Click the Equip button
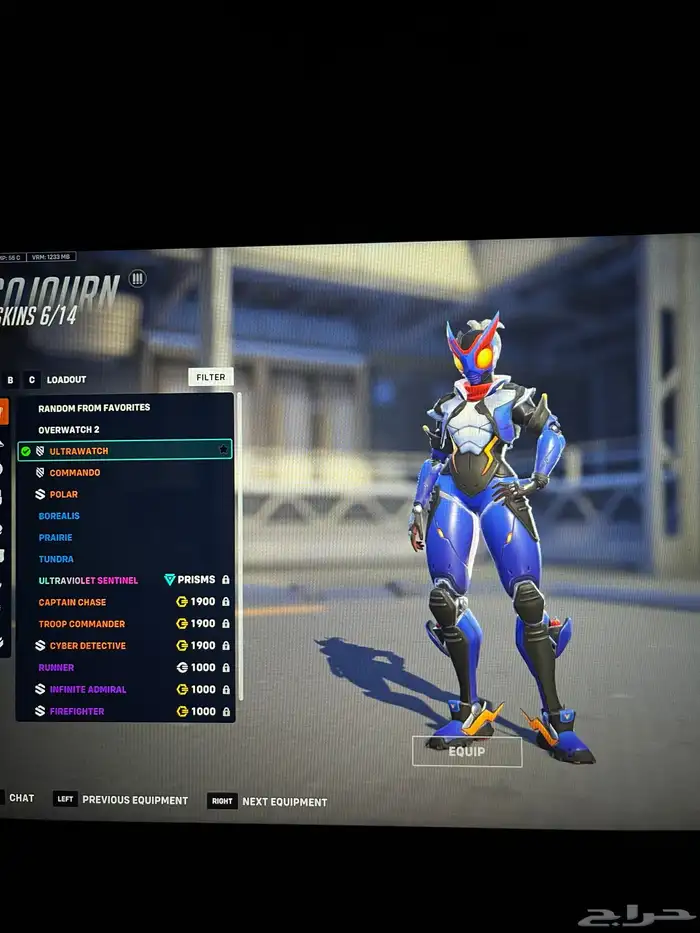The image size is (700, 933). click(x=467, y=751)
